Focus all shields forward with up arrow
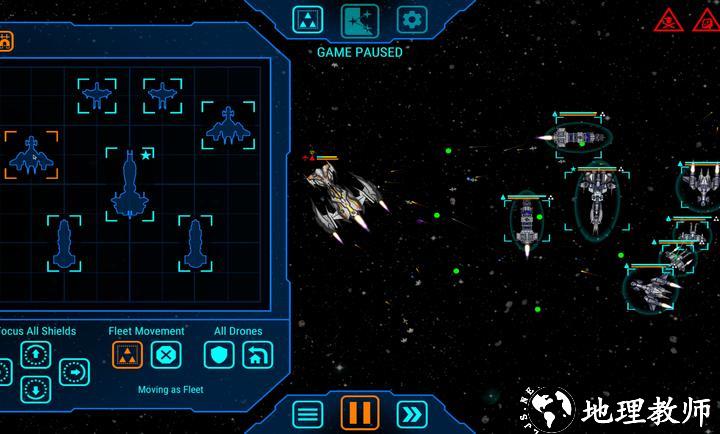 [36, 353]
